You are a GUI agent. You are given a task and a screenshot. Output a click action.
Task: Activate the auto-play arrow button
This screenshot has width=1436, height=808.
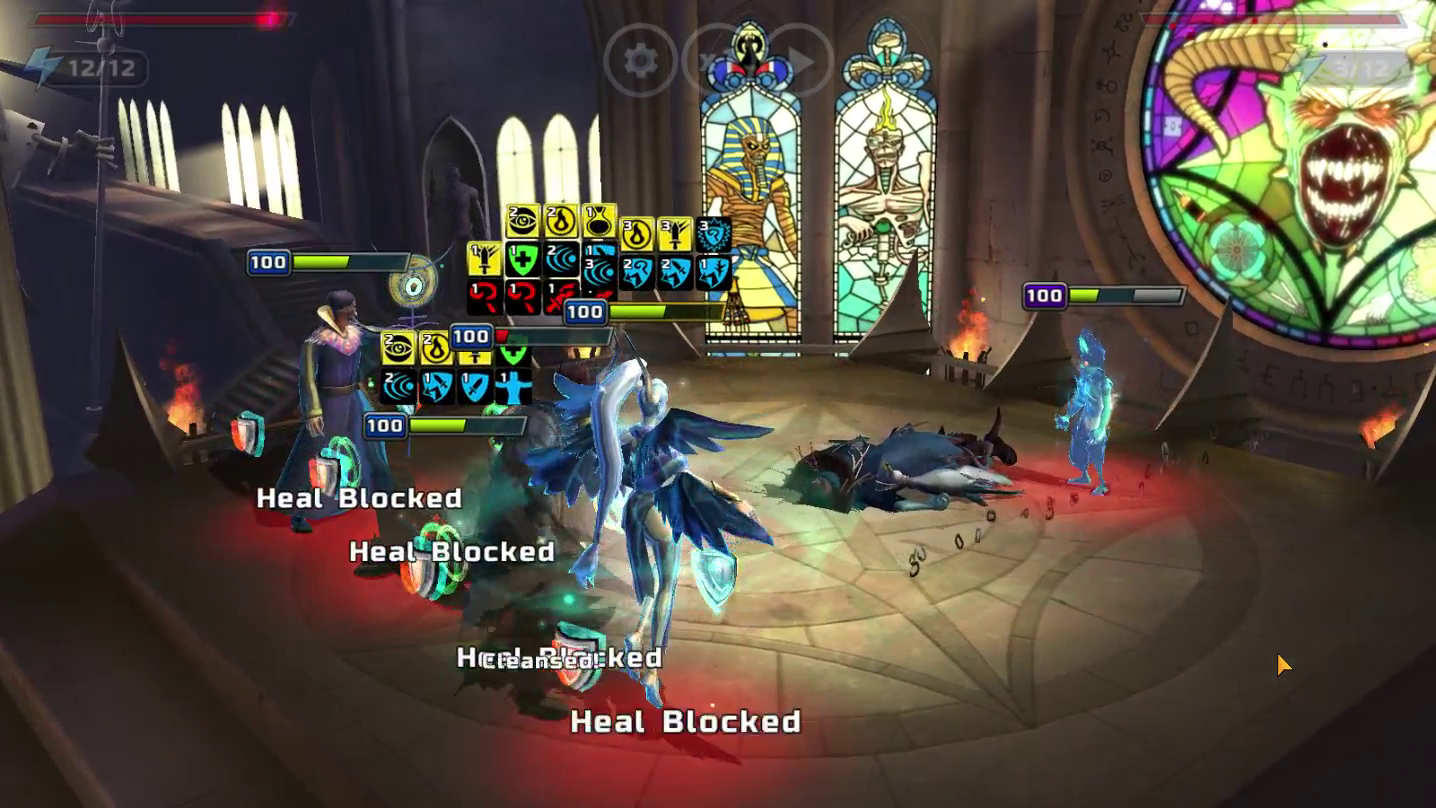(x=798, y=62)
